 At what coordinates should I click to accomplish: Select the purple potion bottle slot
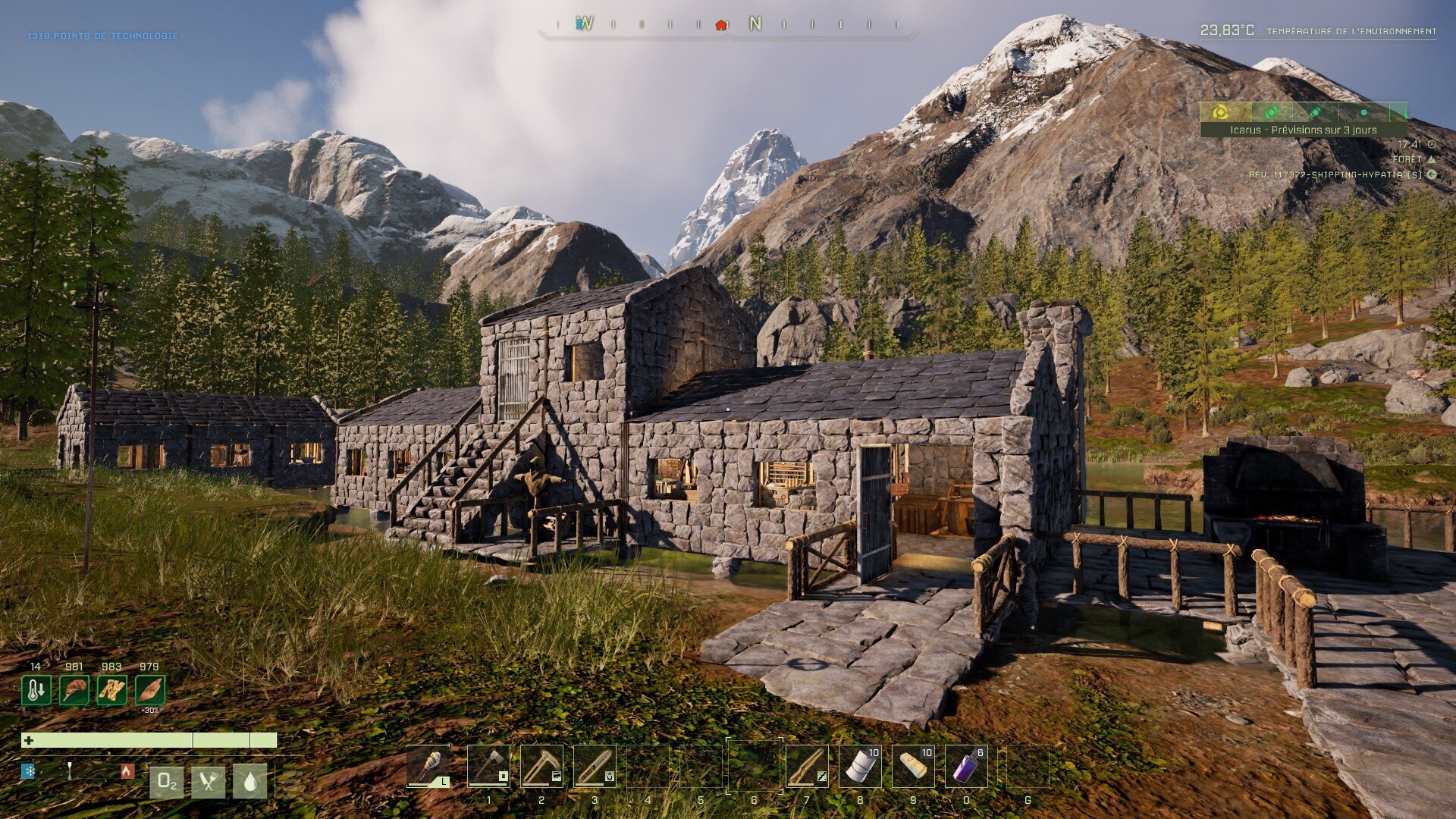pos(966,766)
